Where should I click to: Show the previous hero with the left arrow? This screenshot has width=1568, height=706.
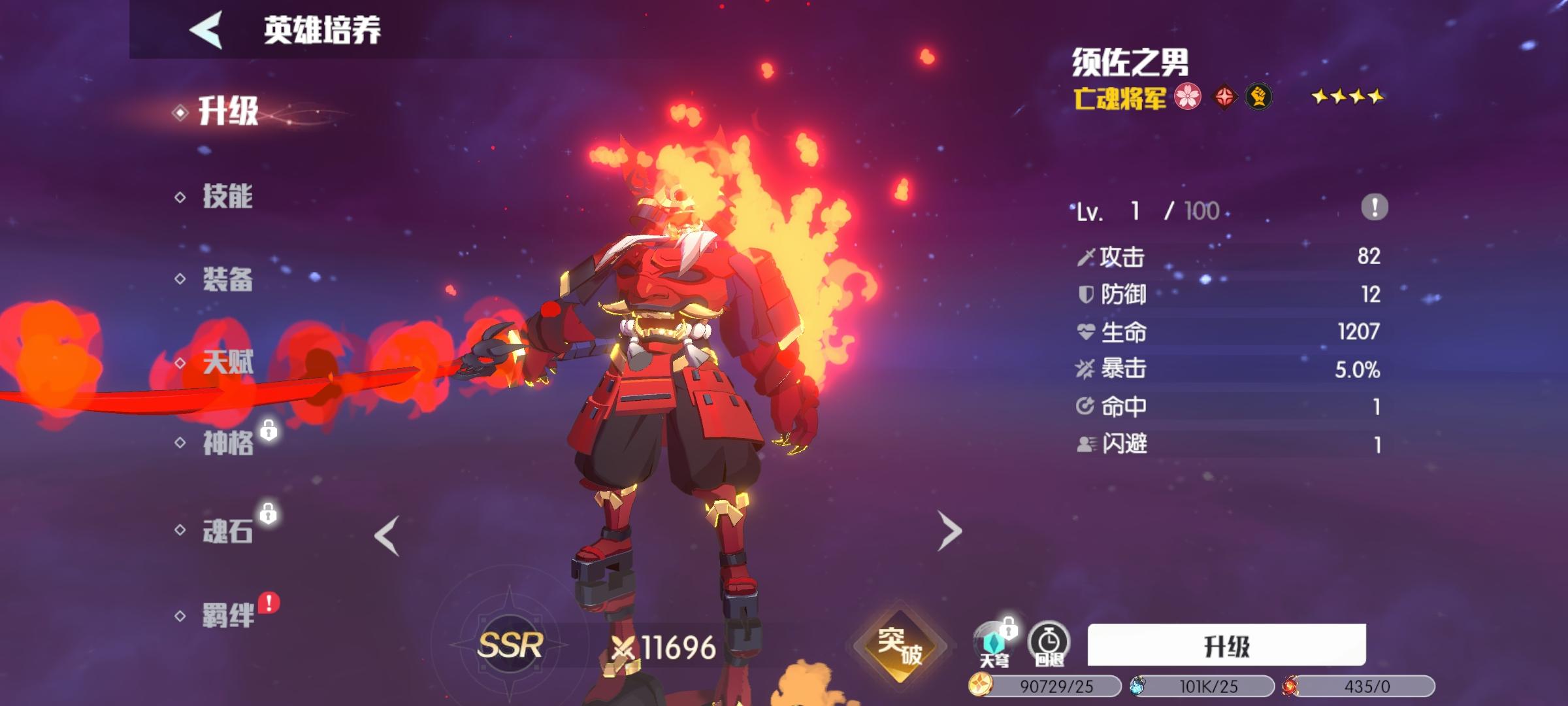pyautogui.click(x=387, y=535)
